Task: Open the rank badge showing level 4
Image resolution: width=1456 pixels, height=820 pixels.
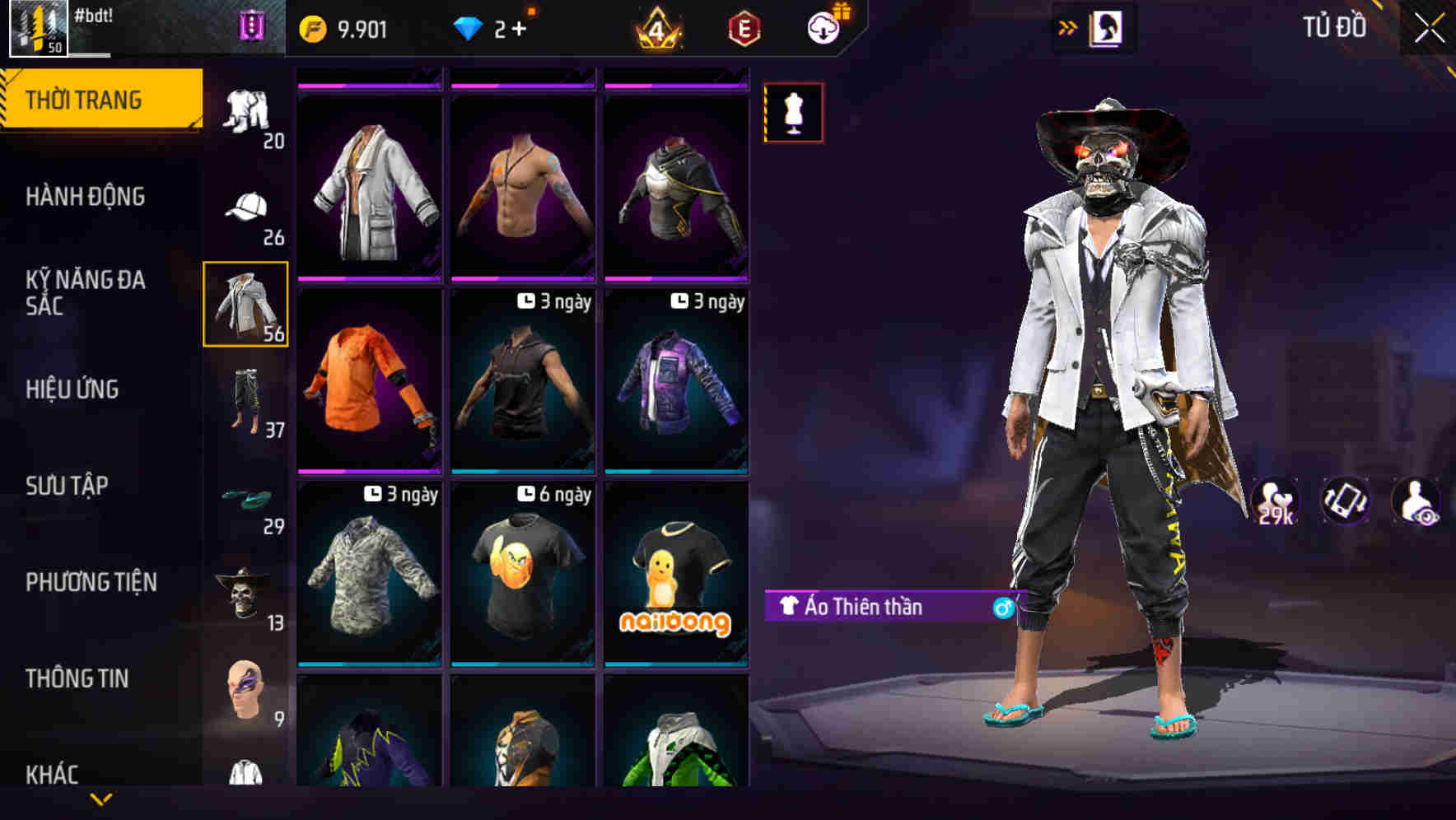Action: pos(657,26)
